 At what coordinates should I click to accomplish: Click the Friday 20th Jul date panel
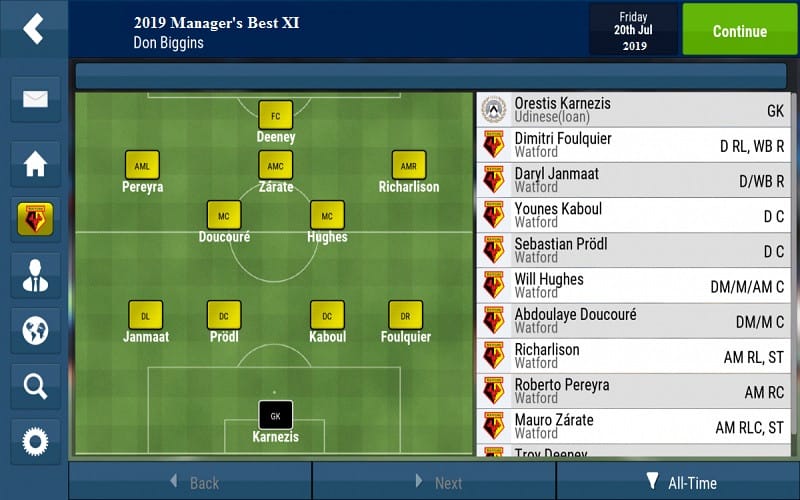coord(633,31)
